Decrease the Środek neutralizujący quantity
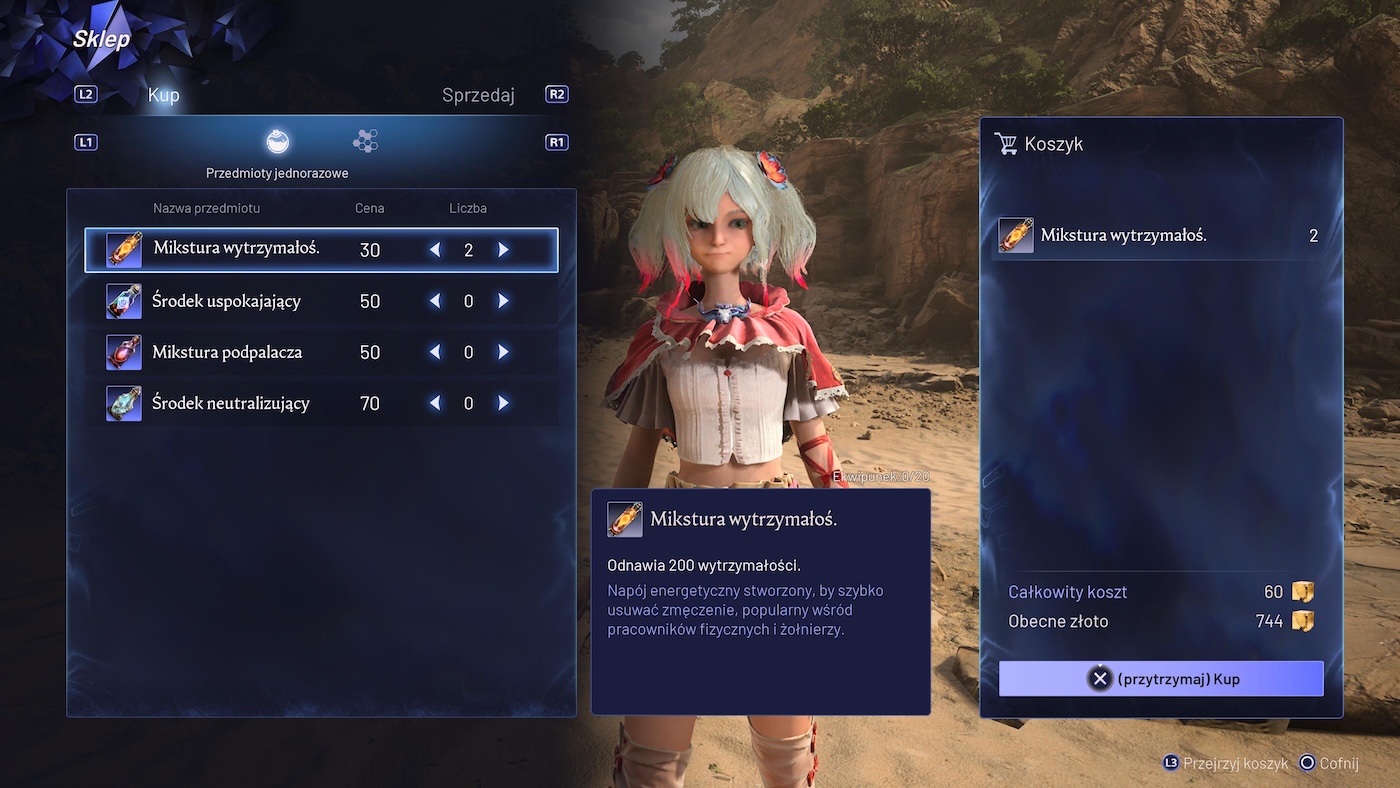This screenshot has height=788, width=1400. pyautogui.click(x=435, y=403)
